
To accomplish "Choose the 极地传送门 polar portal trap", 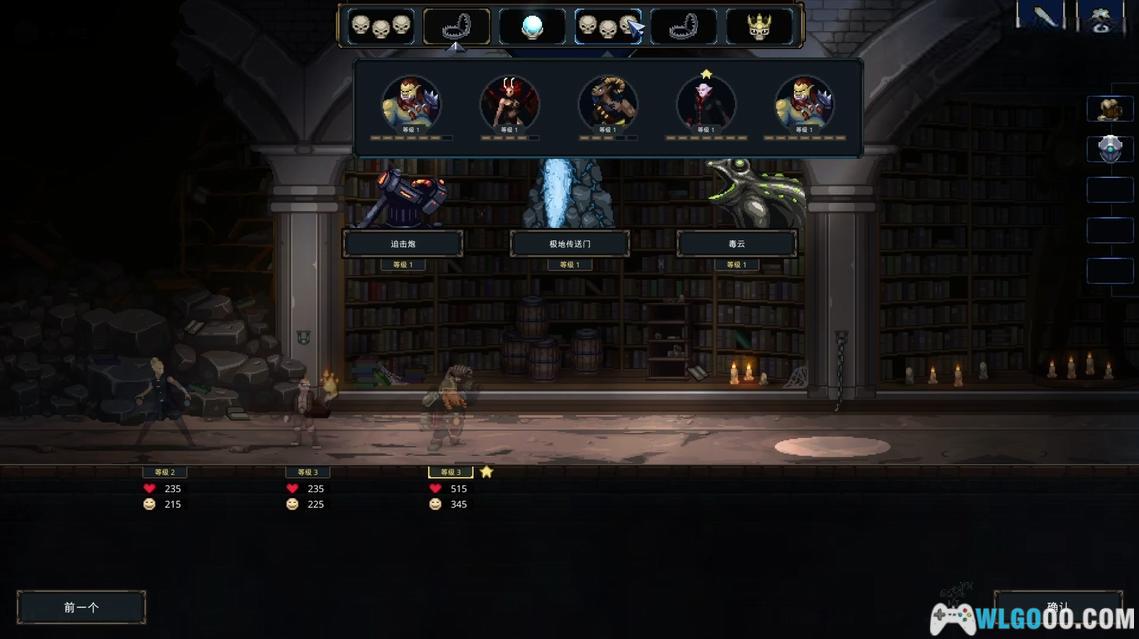I will 569,243.
